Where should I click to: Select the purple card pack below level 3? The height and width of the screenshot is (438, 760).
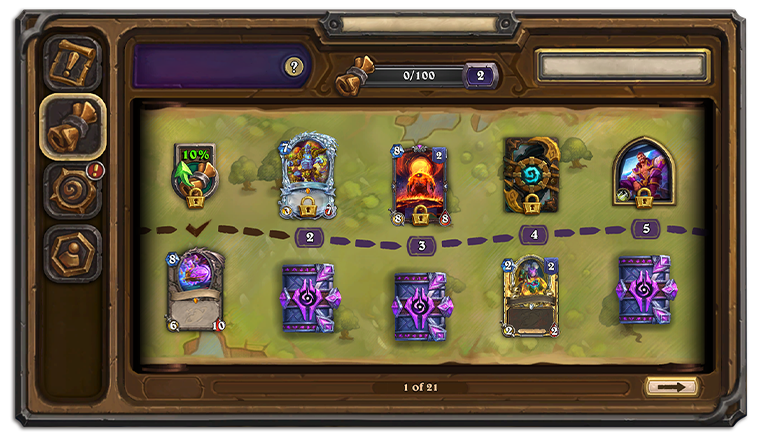click(x=420, y=305)
